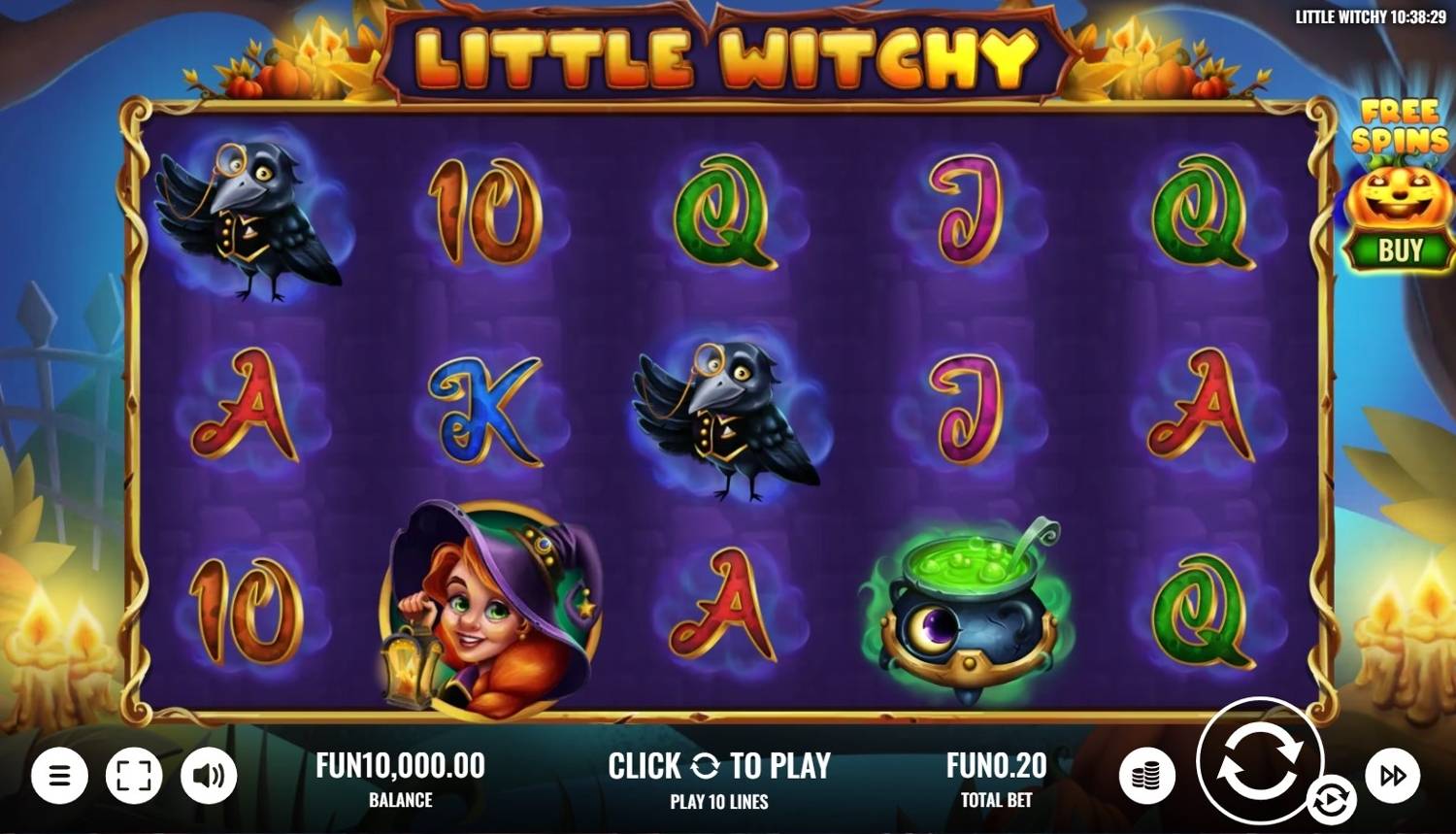Mute the game sound
The width and height of the screenshot is (1456, 834).
pyautogui.click(x=209, y=775)
